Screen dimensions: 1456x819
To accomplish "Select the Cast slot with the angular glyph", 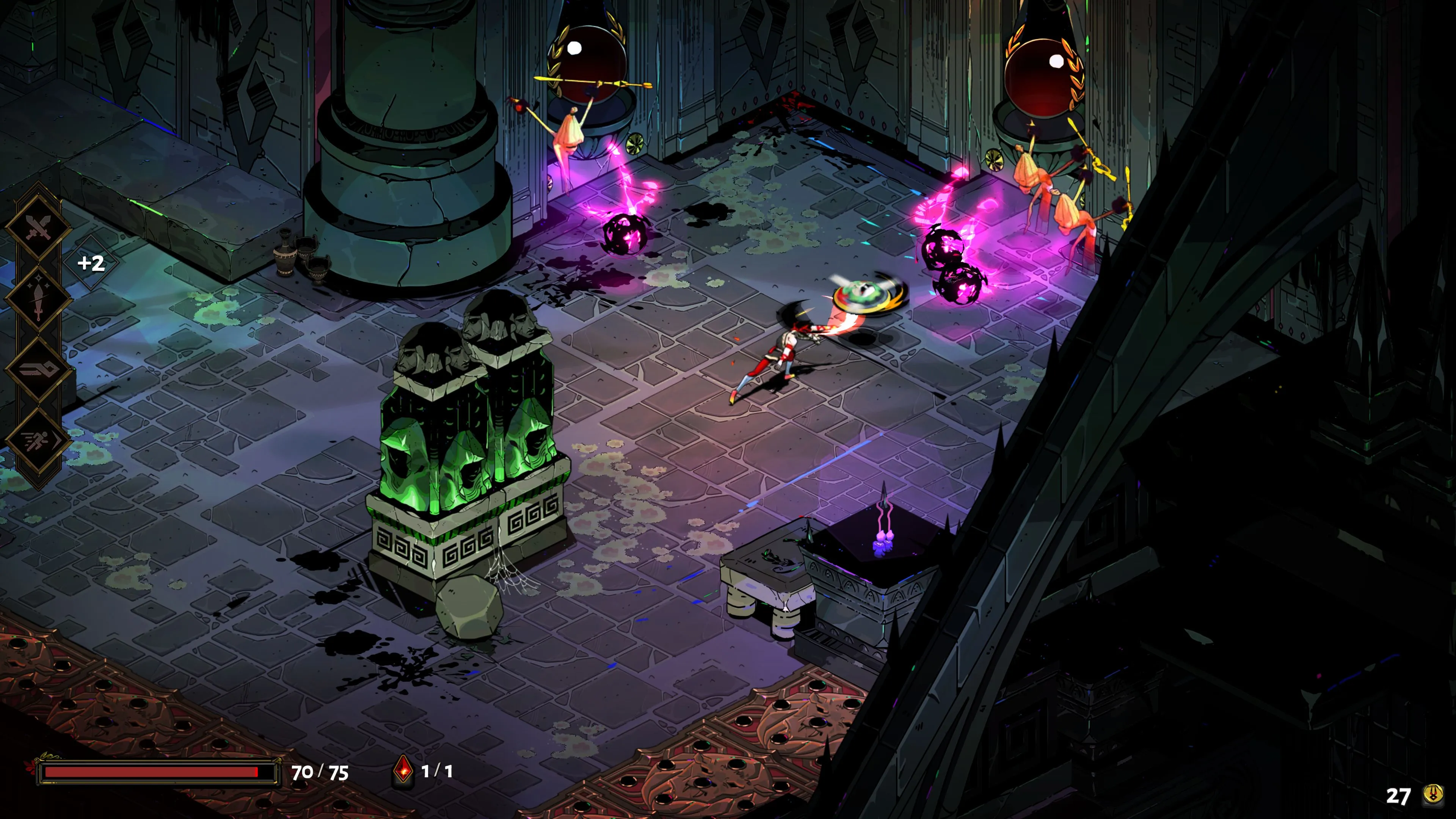I will coord(38,370).
